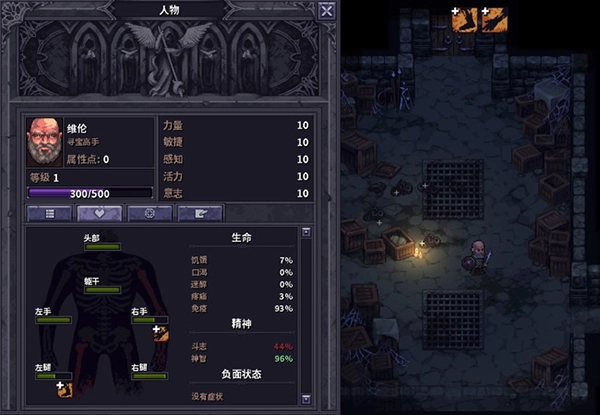Select the right hand injury icon
This screenshot has height=415, width=600.
pyautogui.click(x=160, y=332)
